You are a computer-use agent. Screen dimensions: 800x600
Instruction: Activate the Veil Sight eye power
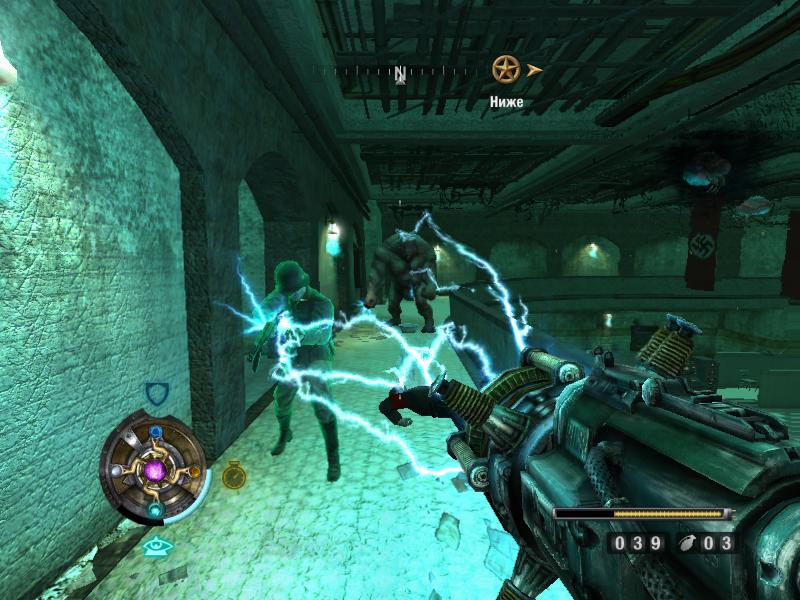[x=155, y=546]
